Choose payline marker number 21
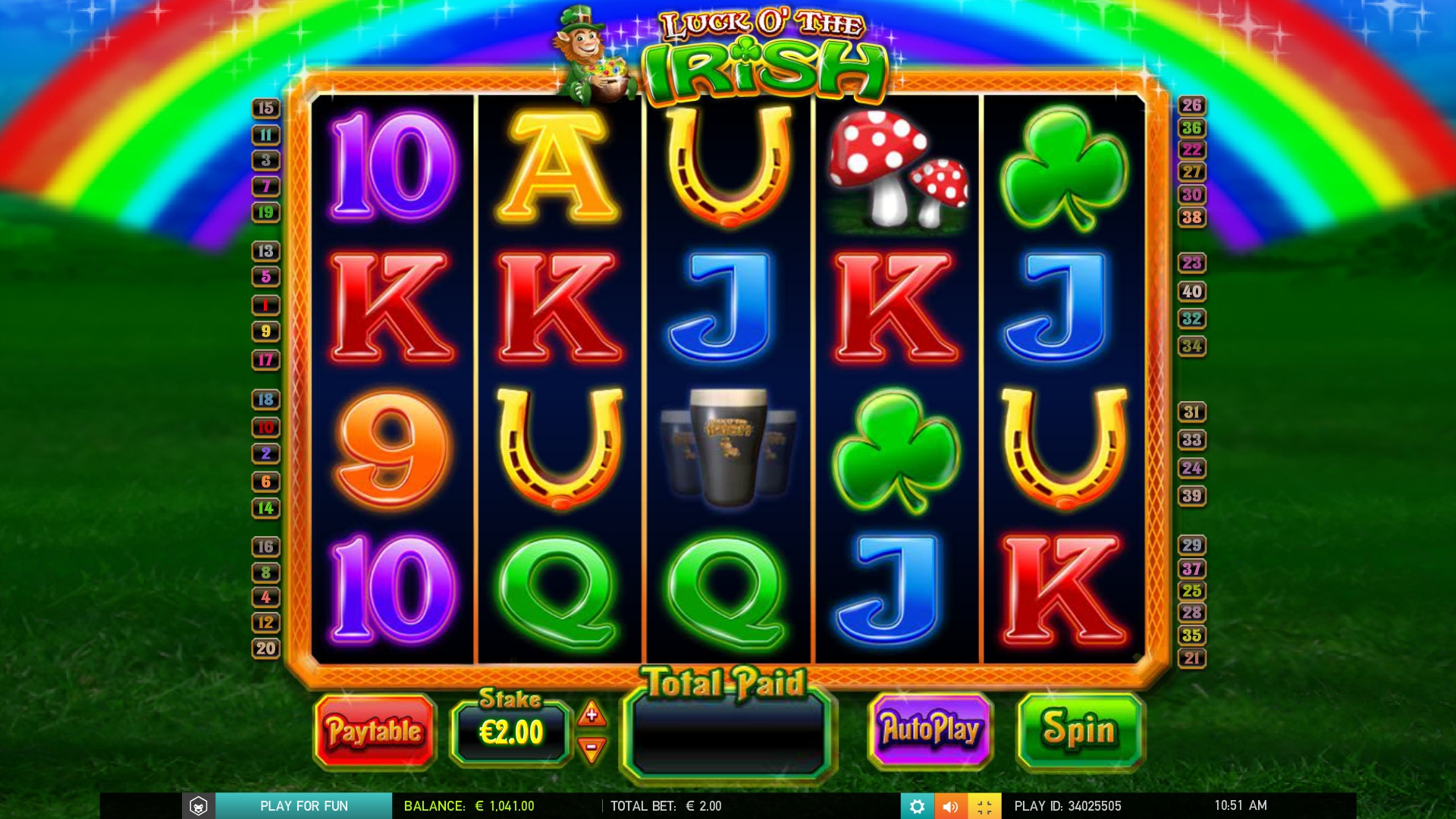Image resolution: width=1456 pixels, height=819 pixels. coord(1191,658)
